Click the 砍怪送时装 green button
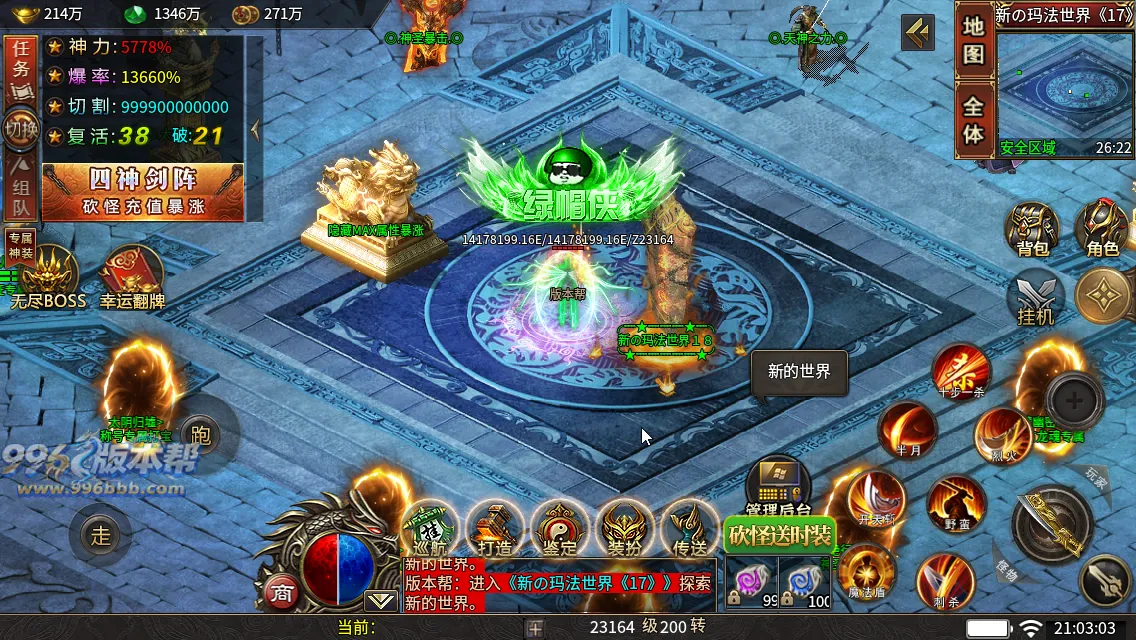Screen dimensions: 1136x640 pyautogui.click(x=779, y=535)
